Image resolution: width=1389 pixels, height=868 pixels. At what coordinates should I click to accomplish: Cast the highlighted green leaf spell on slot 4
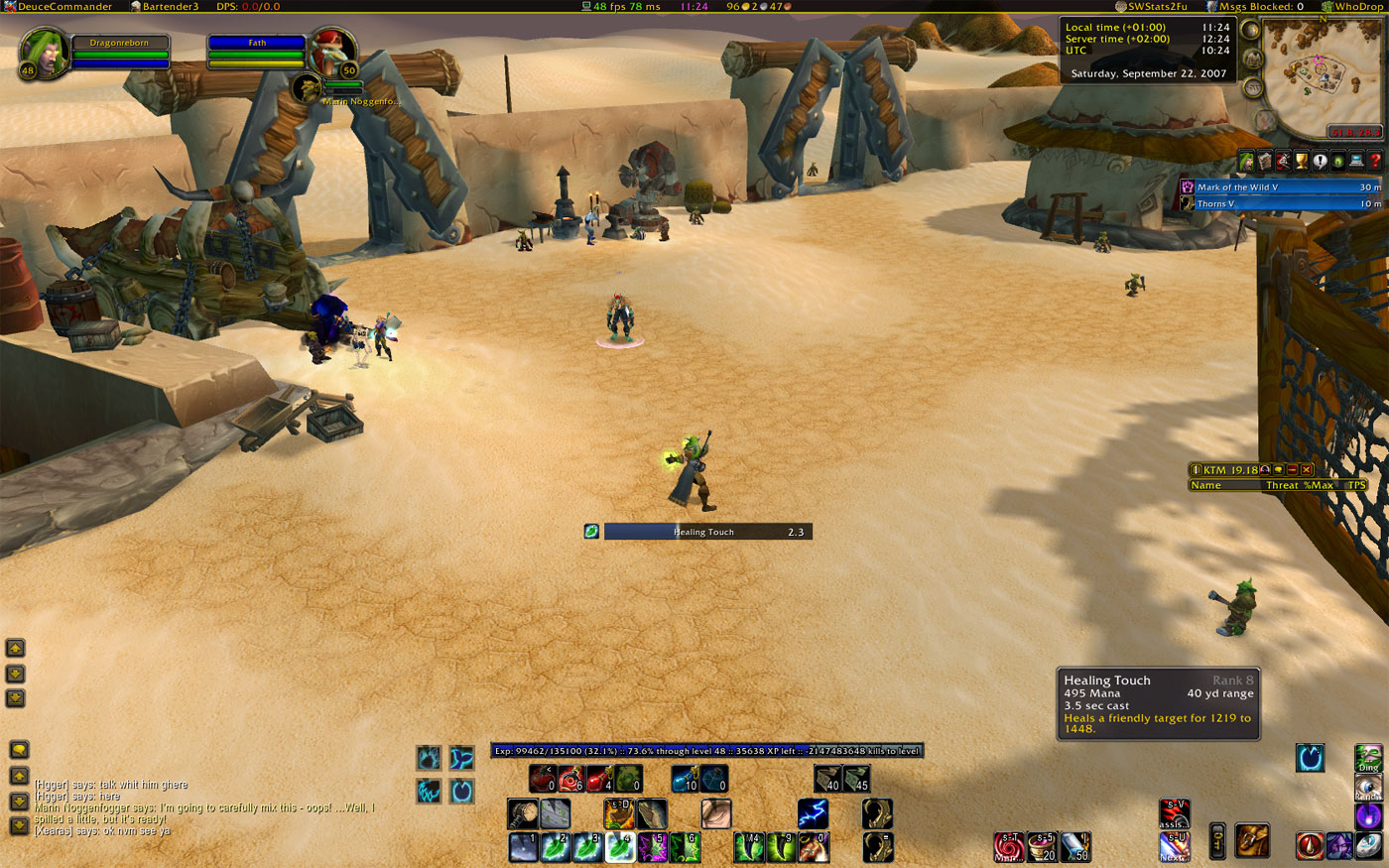[x=620, y=846]
